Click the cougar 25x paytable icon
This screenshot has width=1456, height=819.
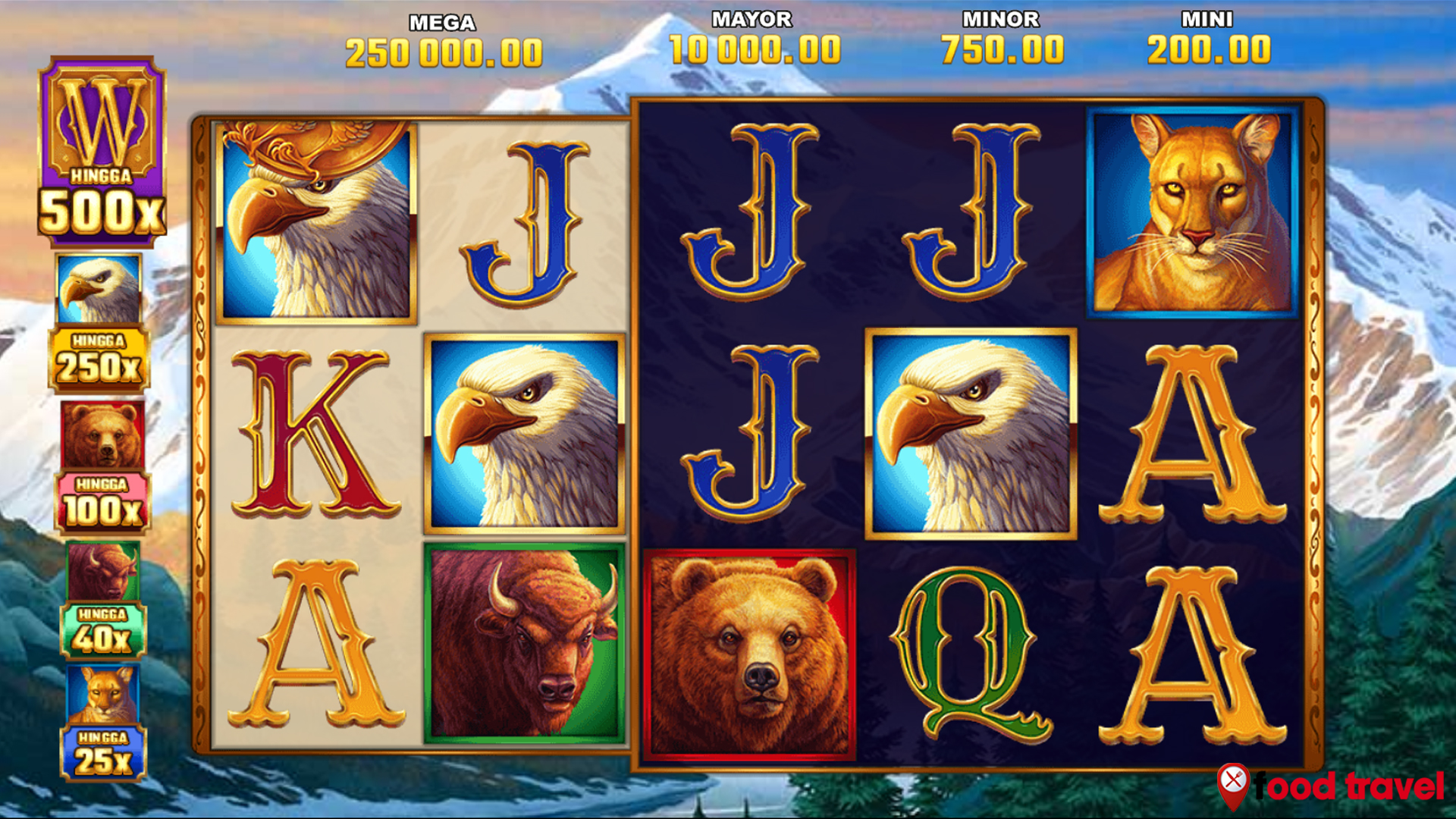101,720
